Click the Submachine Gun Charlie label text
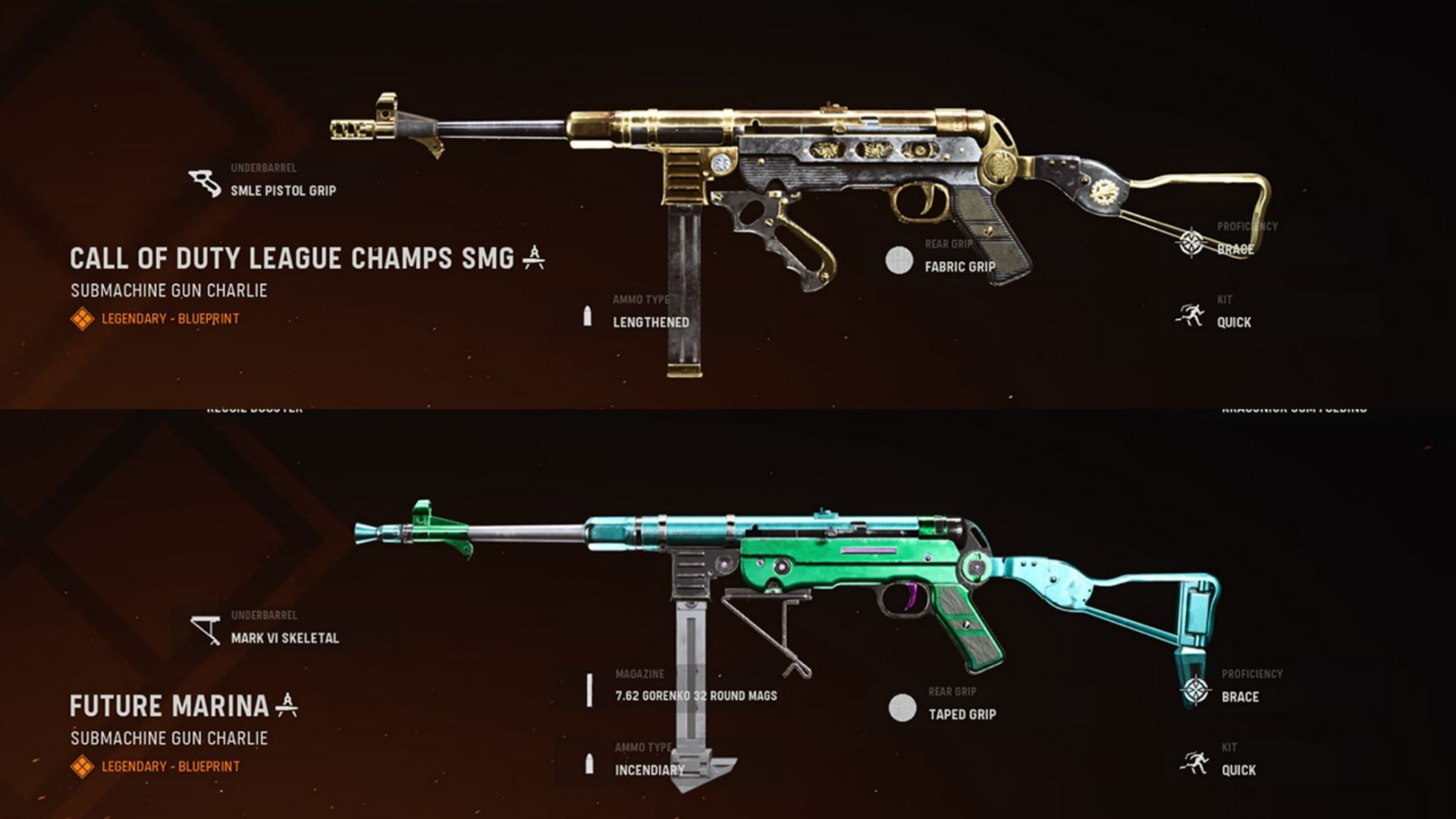The image size is (1456, 819). click(x=168, y=289)
